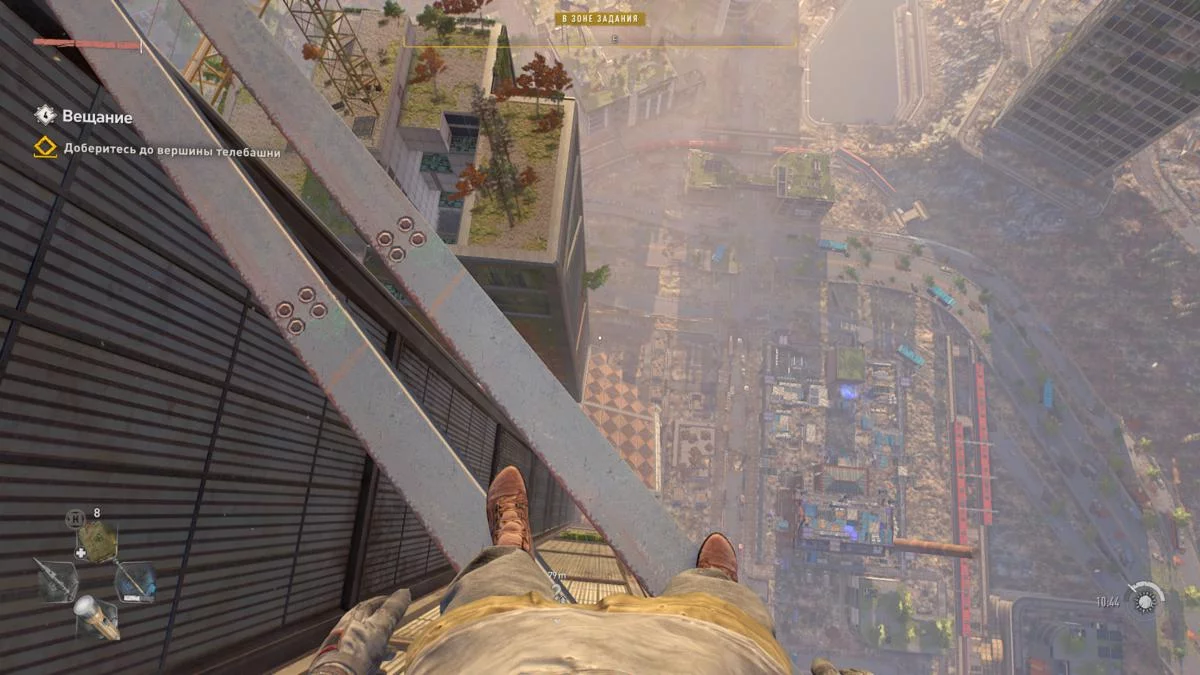Click the day-night sun clock icon
Image resolution: width=1200 pixels, height=675 pixels.
pyautogui.click(x=1144, y=601)
